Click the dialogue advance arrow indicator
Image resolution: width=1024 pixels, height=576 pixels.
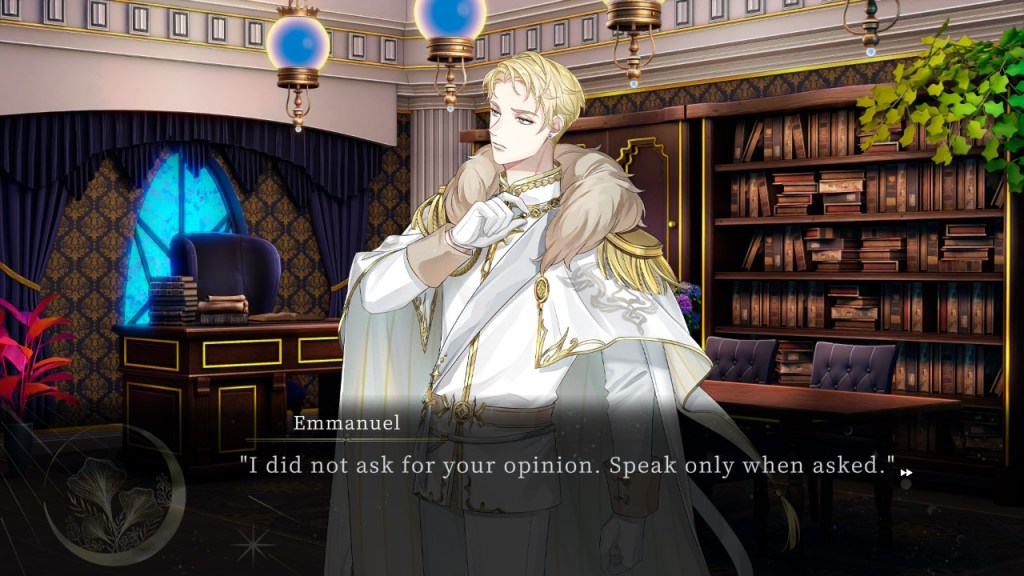tap(906, 473)
